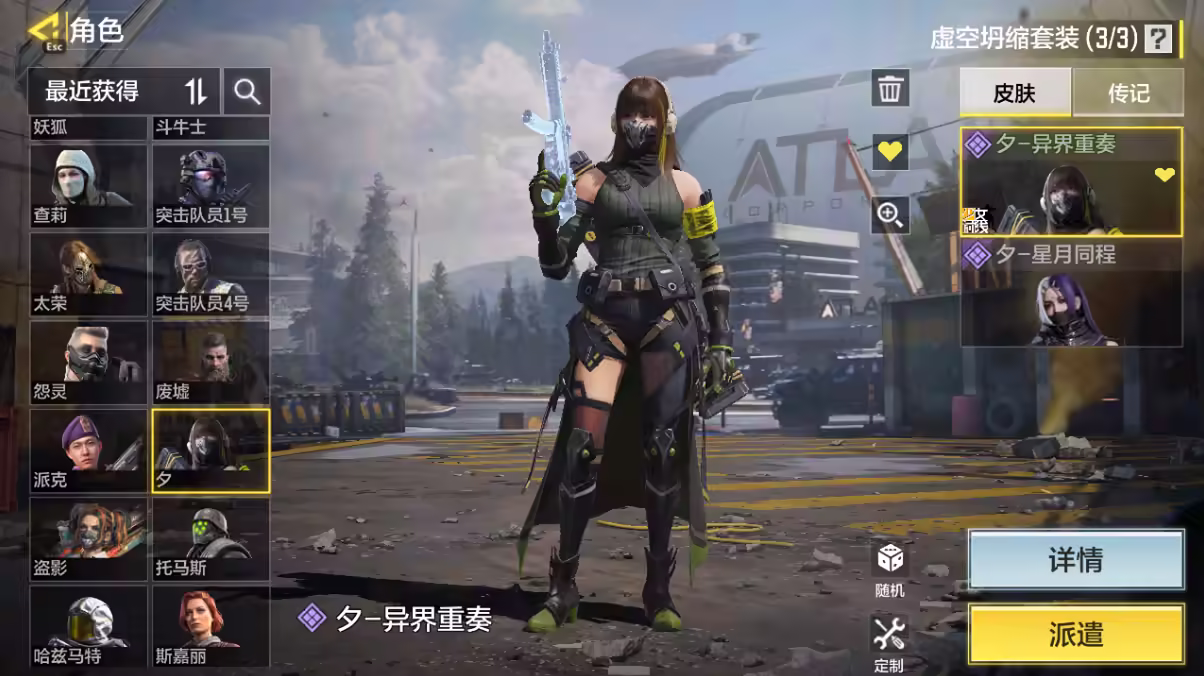
Task: Pick the 怨灵 character tile
Action: 89,362
